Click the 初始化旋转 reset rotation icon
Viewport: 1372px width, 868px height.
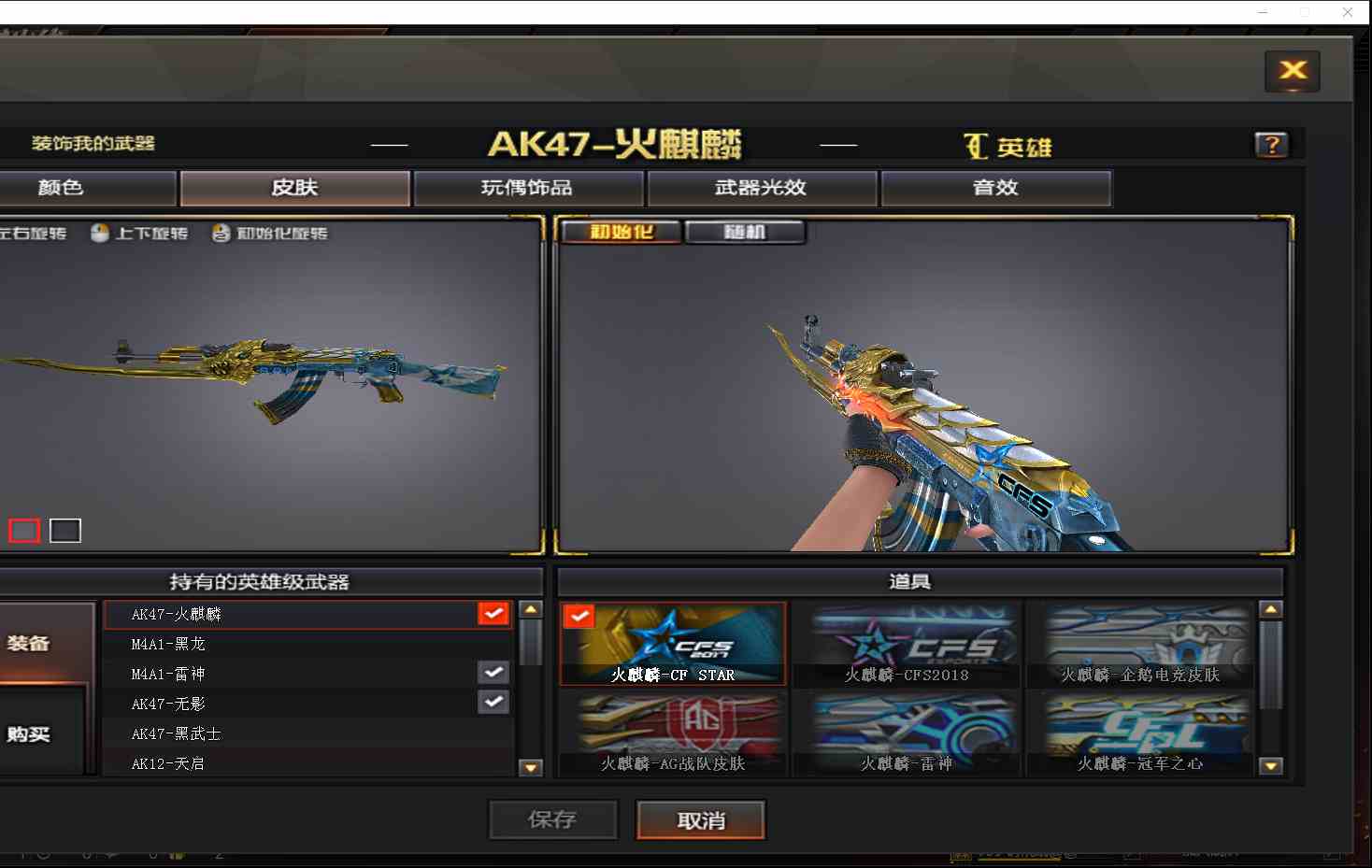tap(221, 234)
